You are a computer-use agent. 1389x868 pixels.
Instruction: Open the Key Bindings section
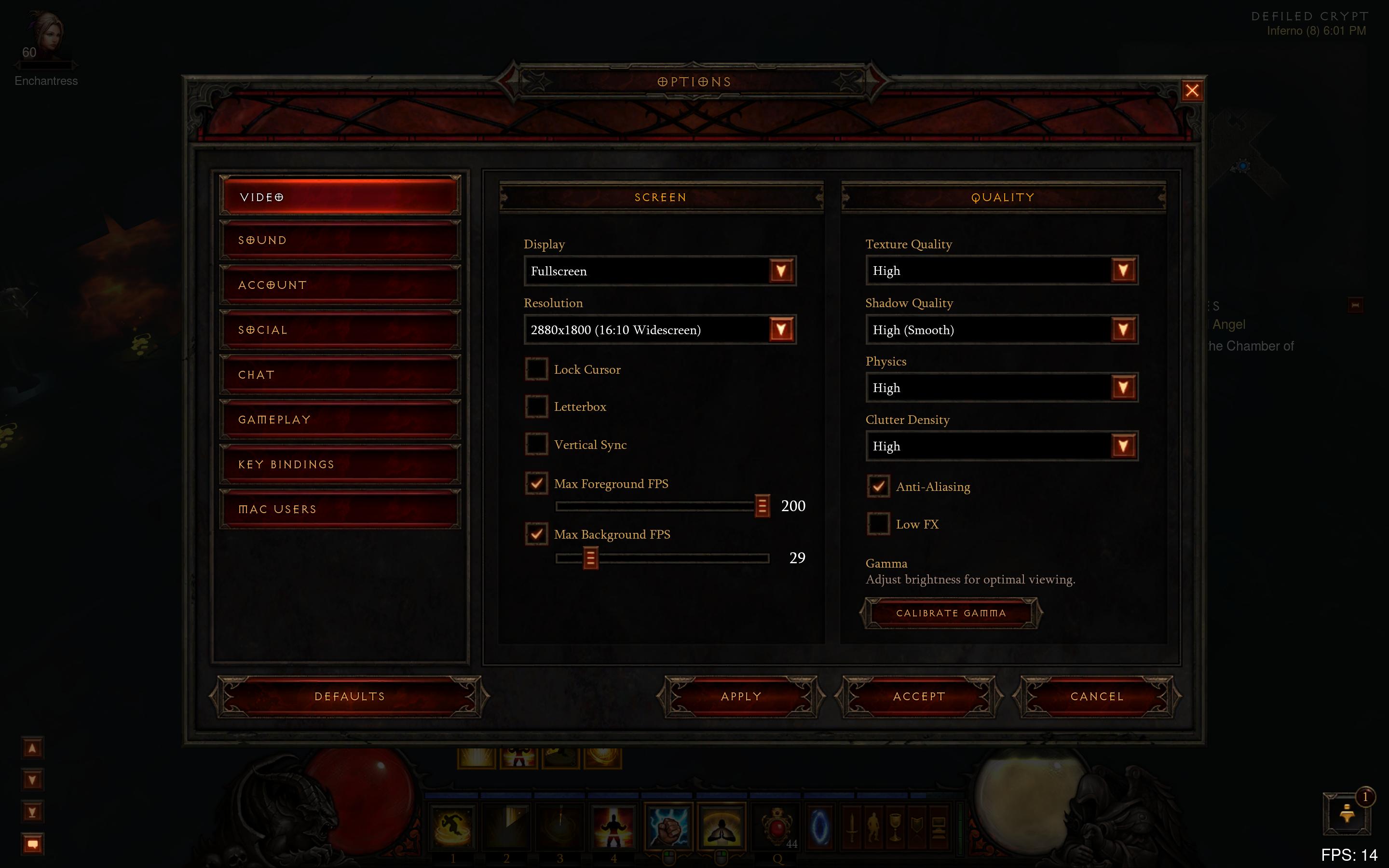[340, 464]
